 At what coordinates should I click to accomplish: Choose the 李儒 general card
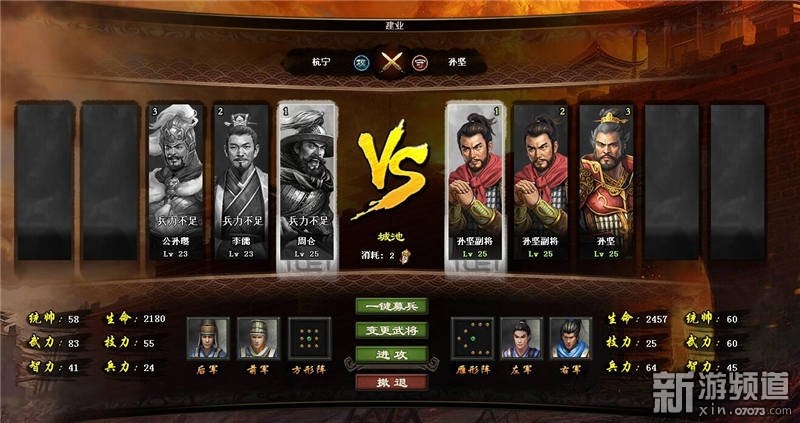240,183
